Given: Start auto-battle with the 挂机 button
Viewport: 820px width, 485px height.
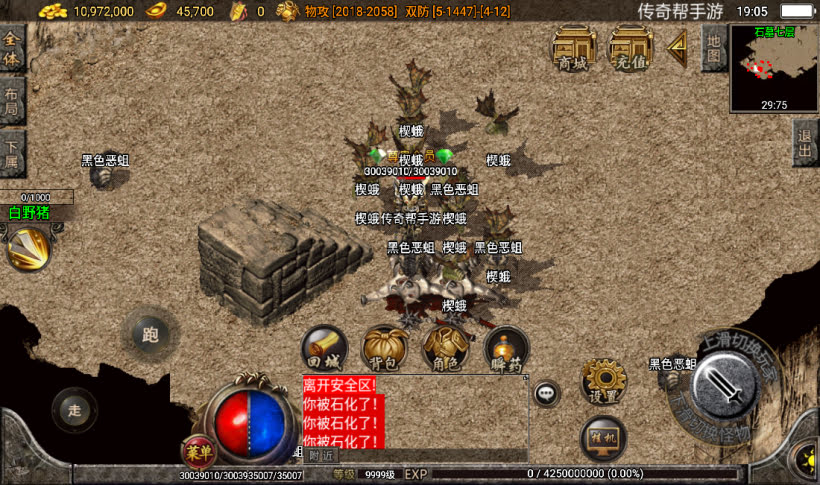Looking at the screenshot, I should point(603,438).
